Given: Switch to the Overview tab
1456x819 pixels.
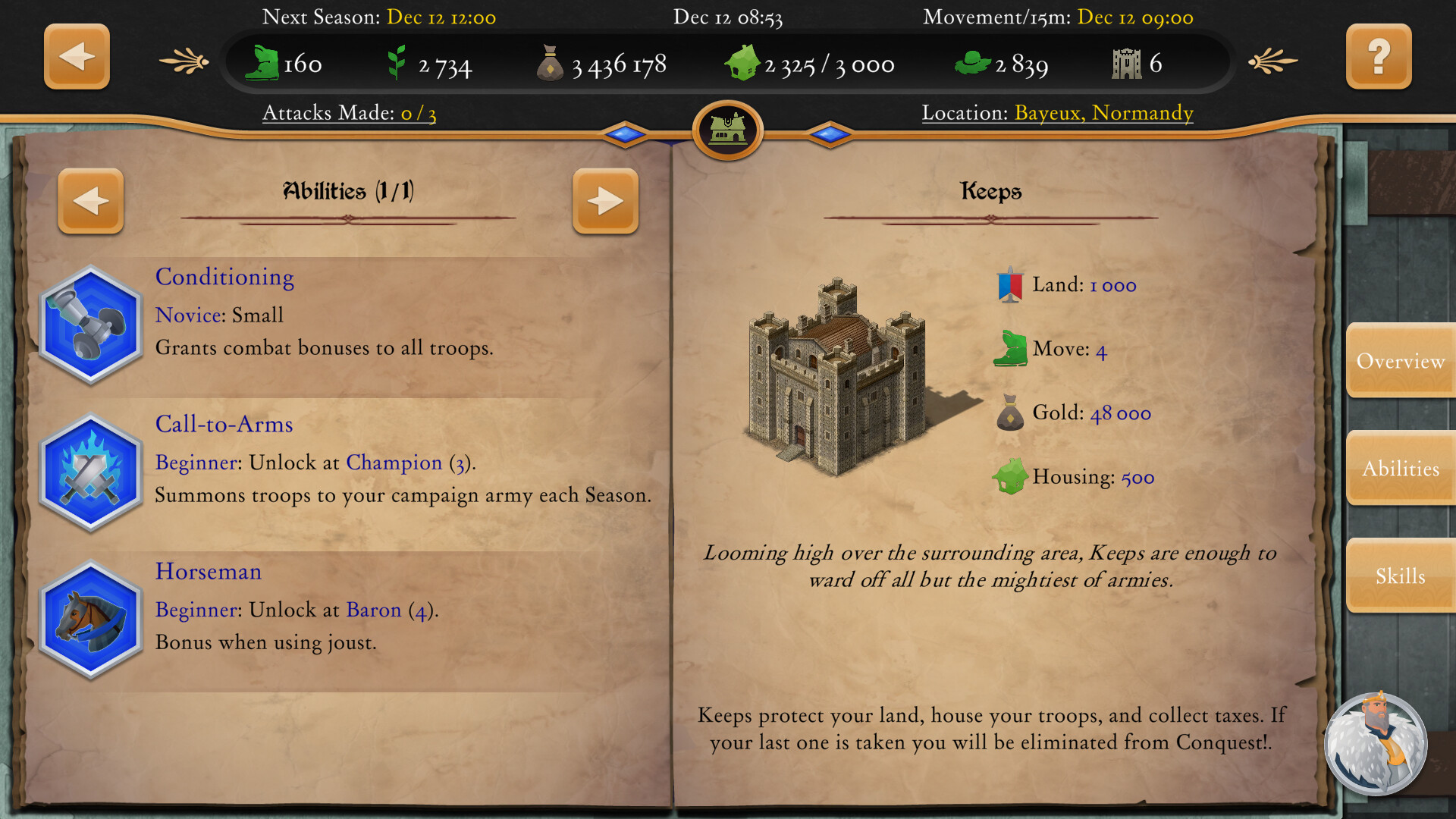Looking at the screenshot, I should tap(1400, 362).
